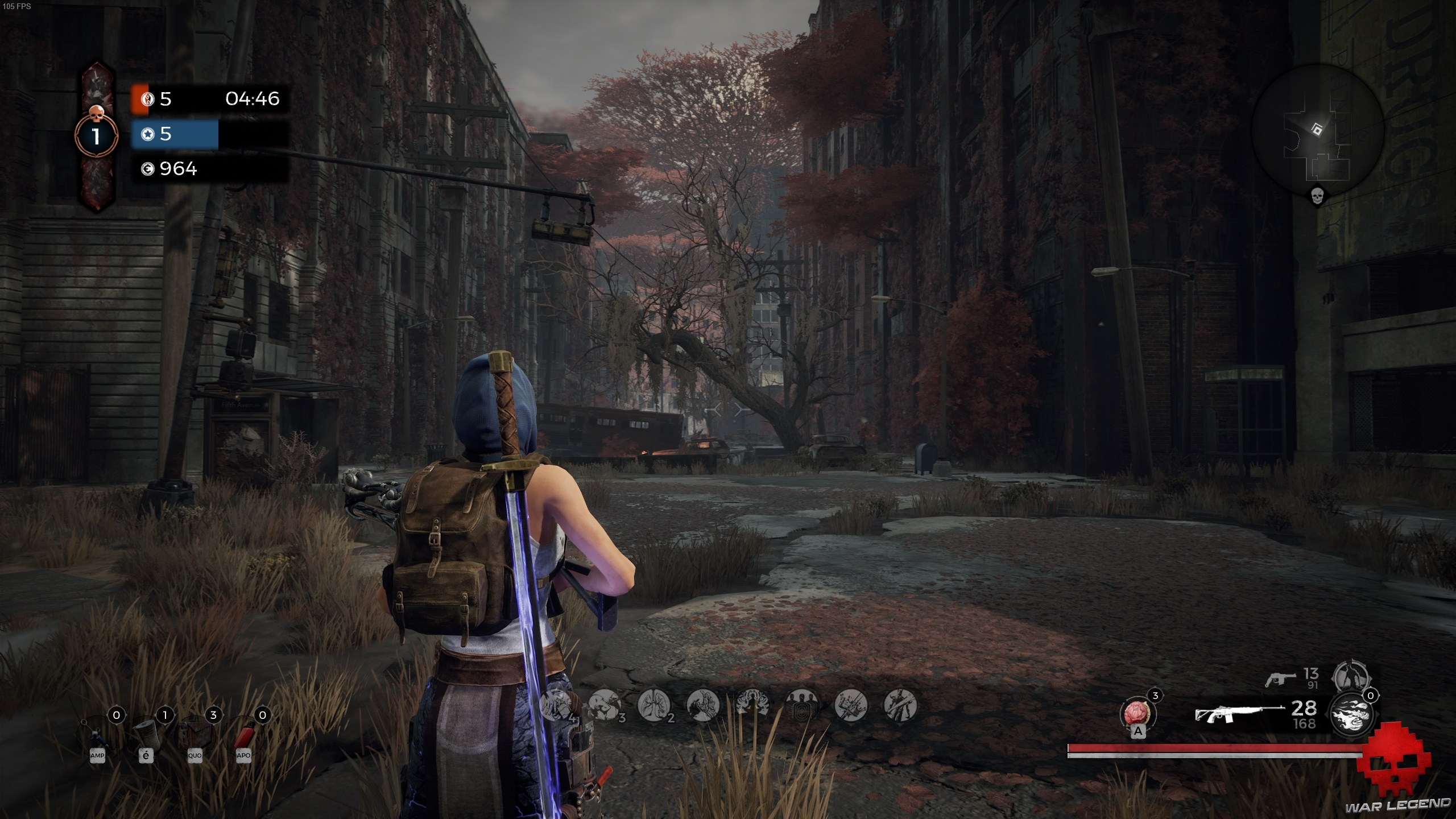The width and height of the screenshot is (1456, 819).
Task: Click the 04:46 round timer
Action: click(252, 100)
